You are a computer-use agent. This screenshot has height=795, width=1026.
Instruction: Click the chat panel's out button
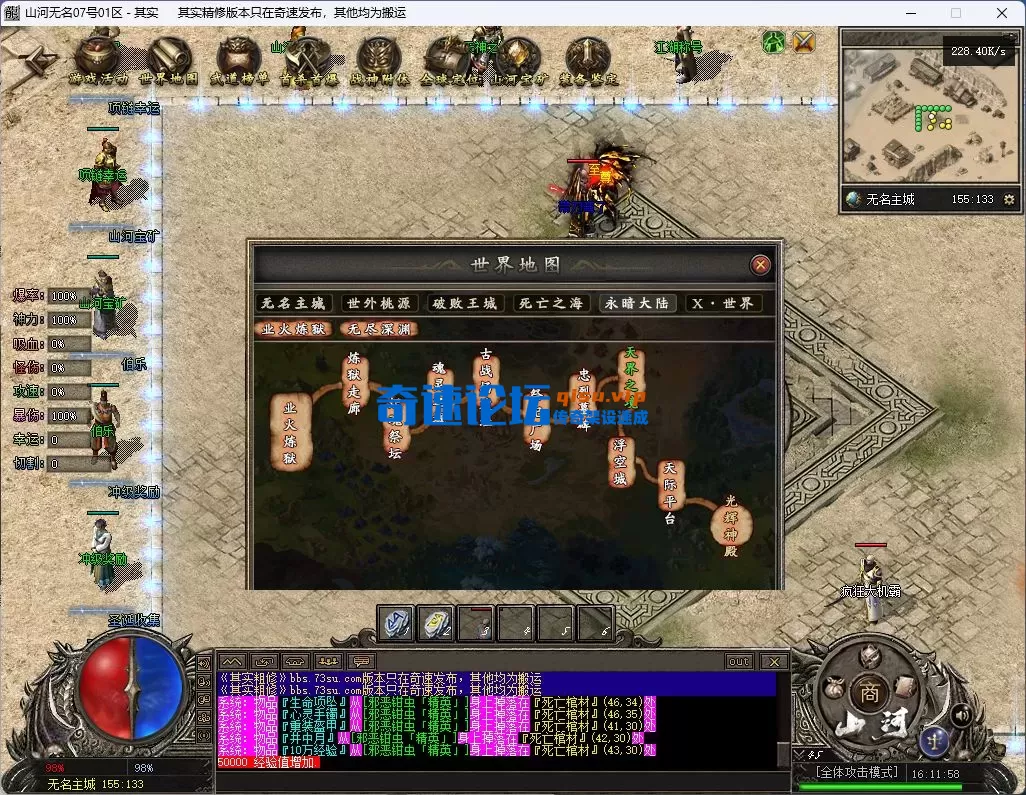[739, 661]
